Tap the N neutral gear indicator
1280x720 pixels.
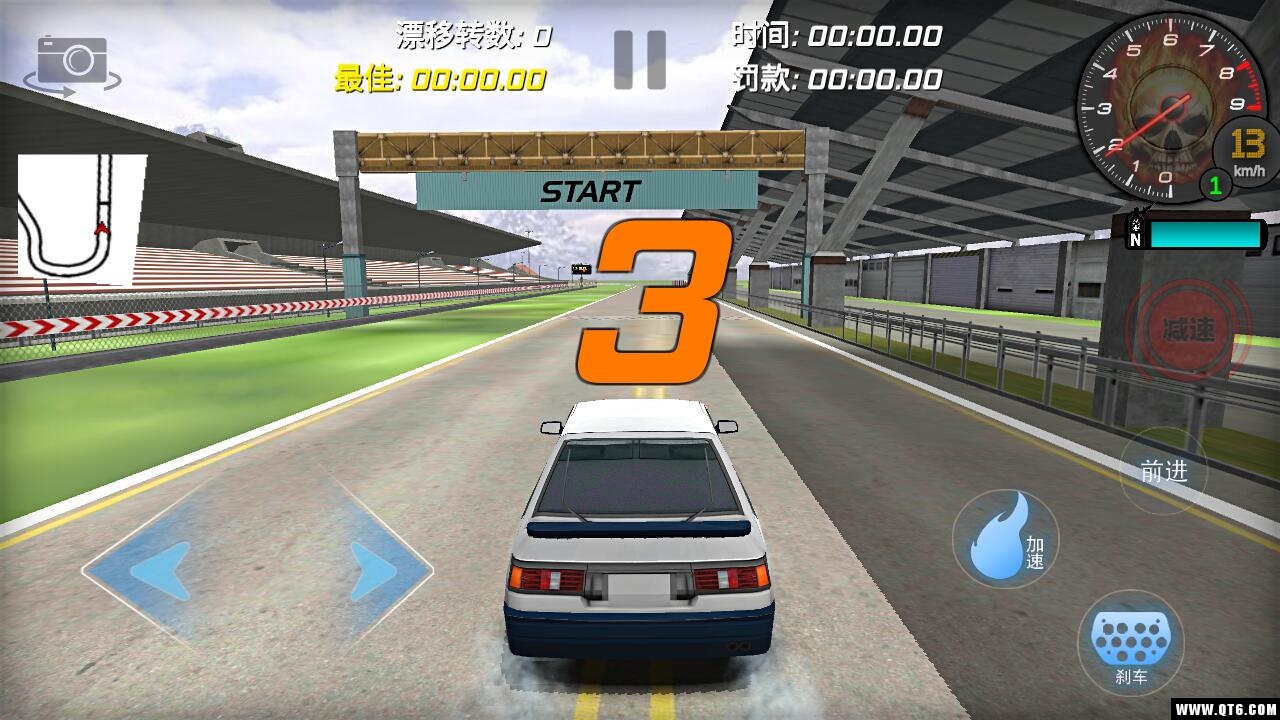[1135, 238]
